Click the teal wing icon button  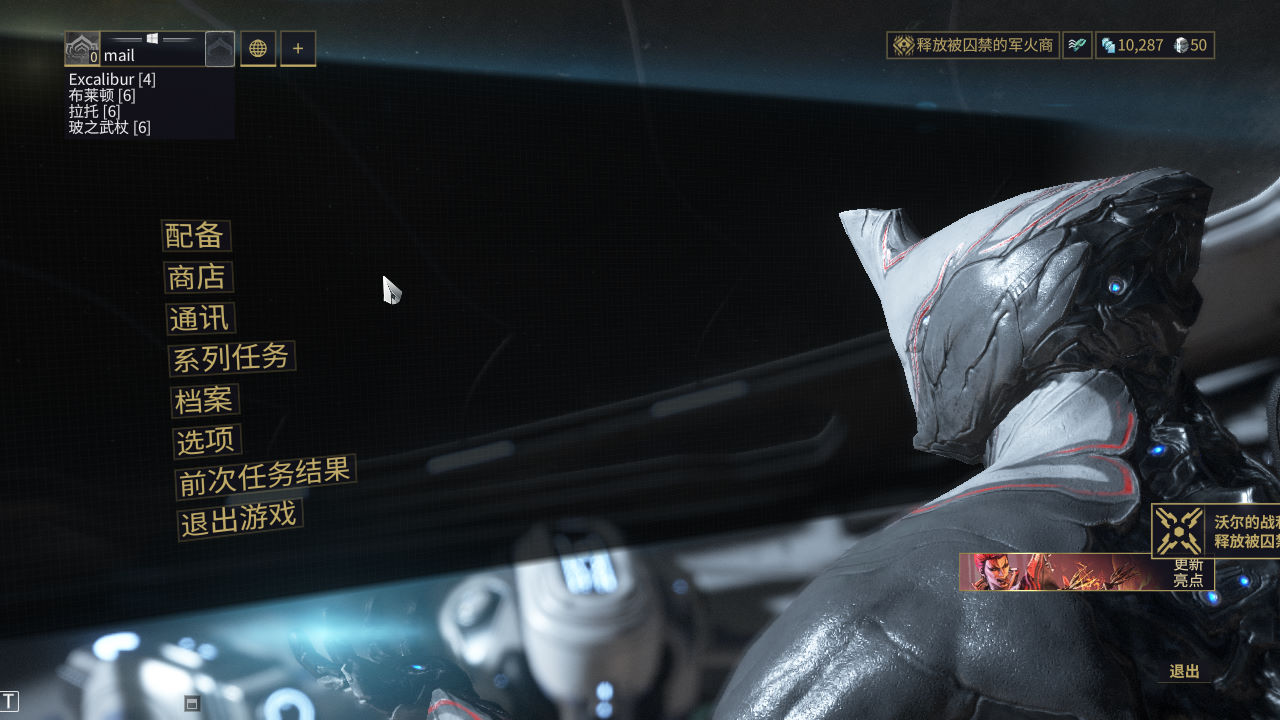tap(1076, 45)
